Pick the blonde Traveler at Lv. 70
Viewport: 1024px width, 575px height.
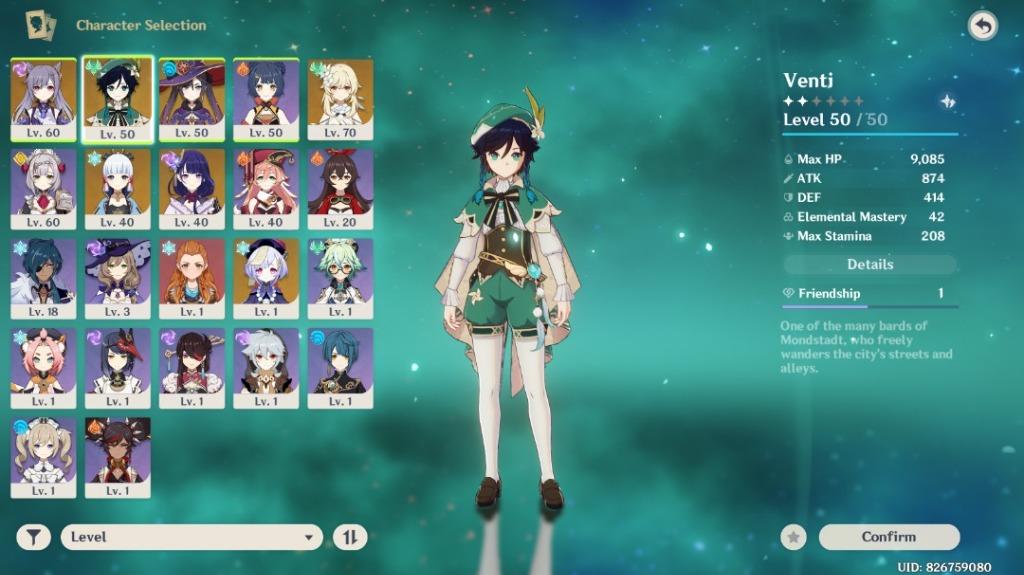point(340,97)
